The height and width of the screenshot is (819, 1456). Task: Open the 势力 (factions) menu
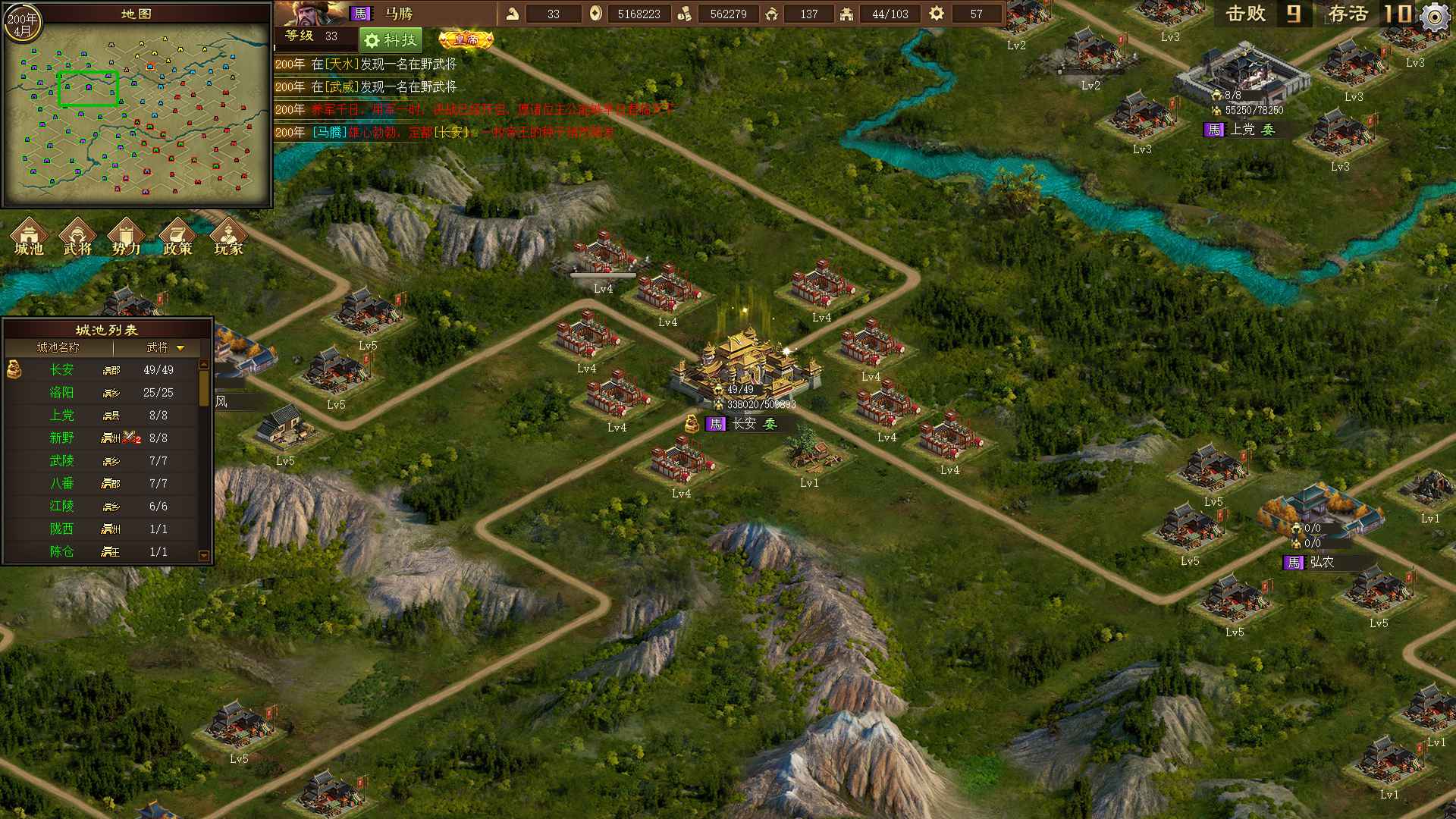pos(126,237)
